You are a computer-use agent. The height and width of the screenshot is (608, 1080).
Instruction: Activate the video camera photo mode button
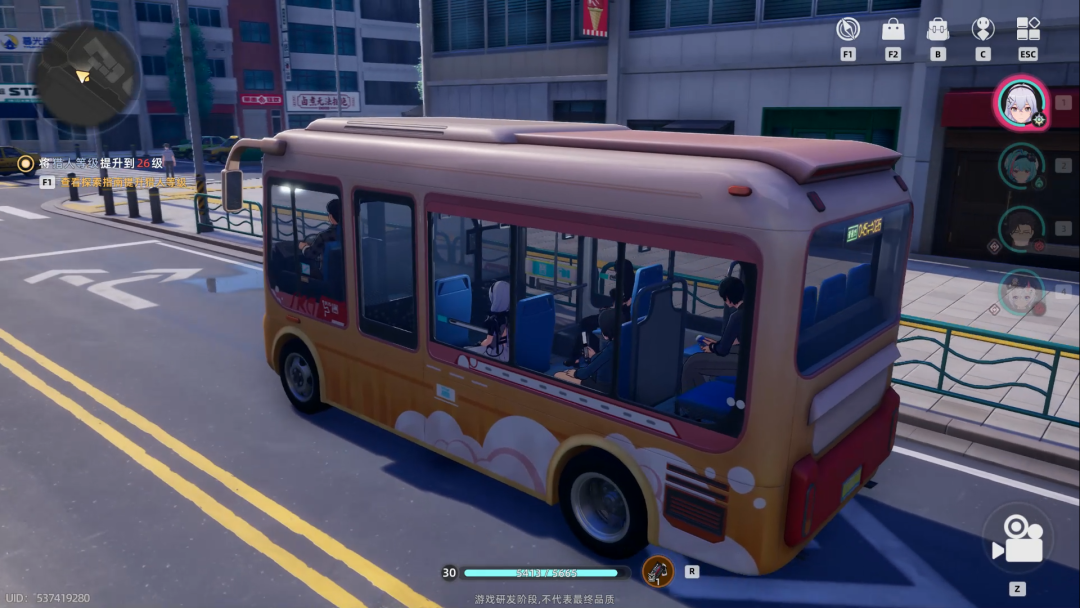(1017, 540)
